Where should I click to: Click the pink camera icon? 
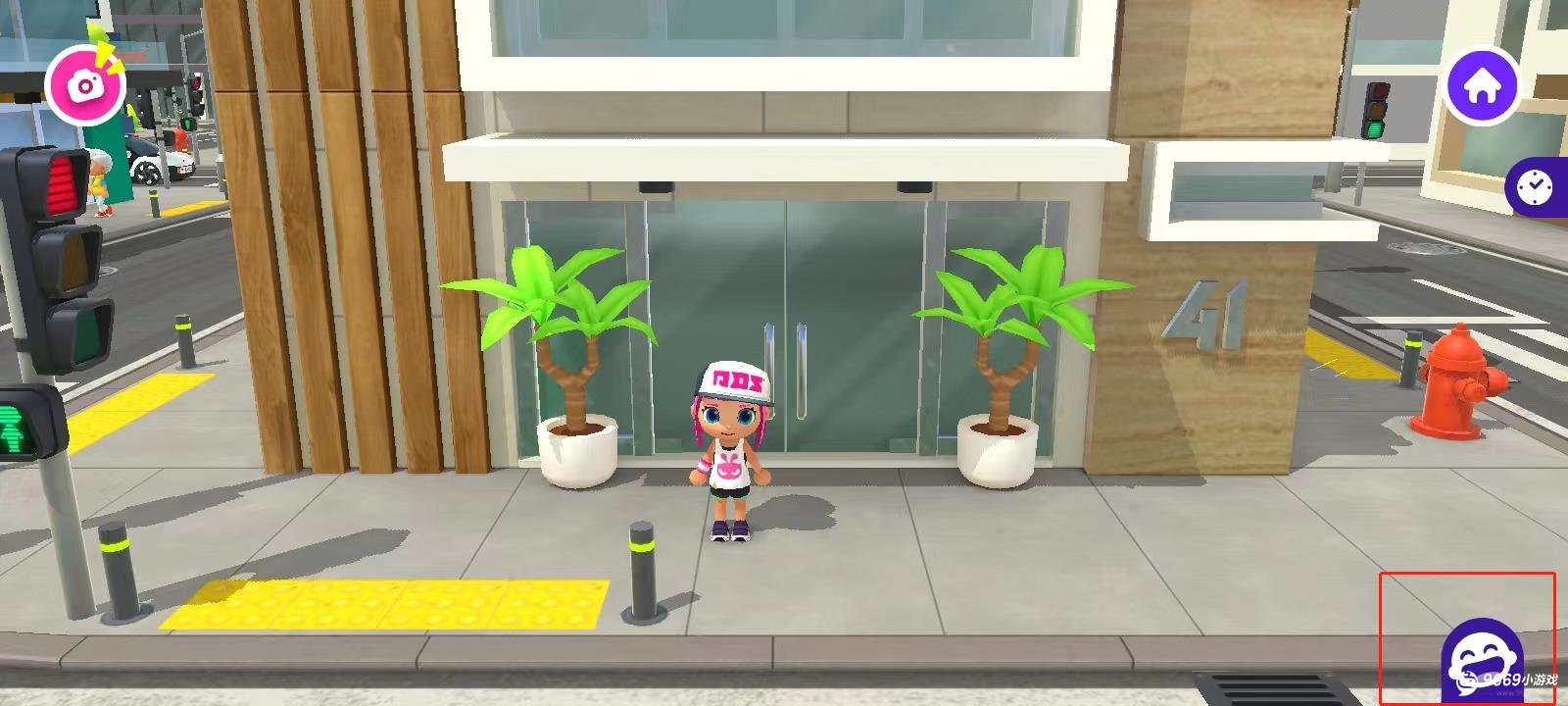pyautogui.click(x=84, y=85)
